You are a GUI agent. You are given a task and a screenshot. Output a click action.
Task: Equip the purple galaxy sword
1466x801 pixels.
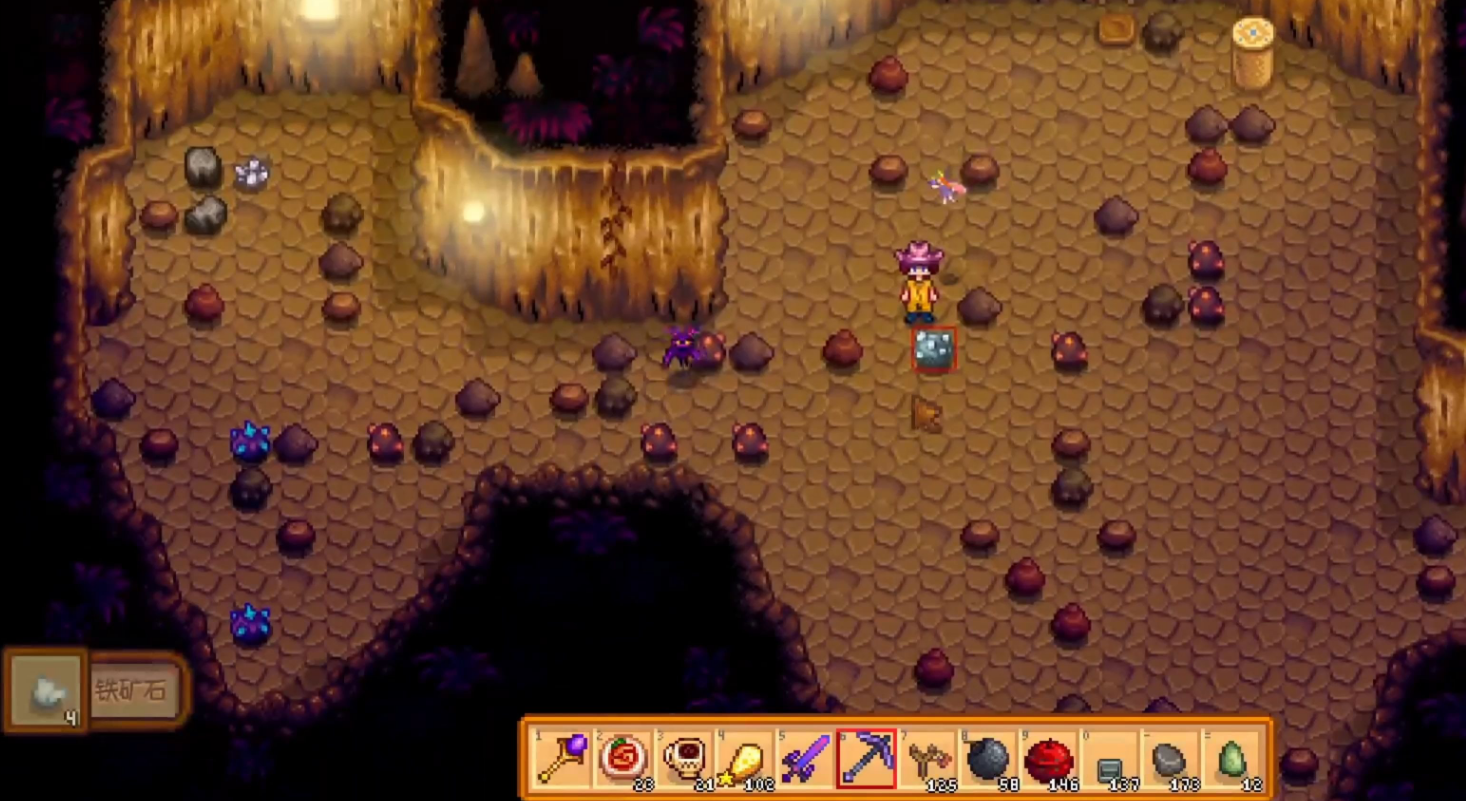(805, 759)
